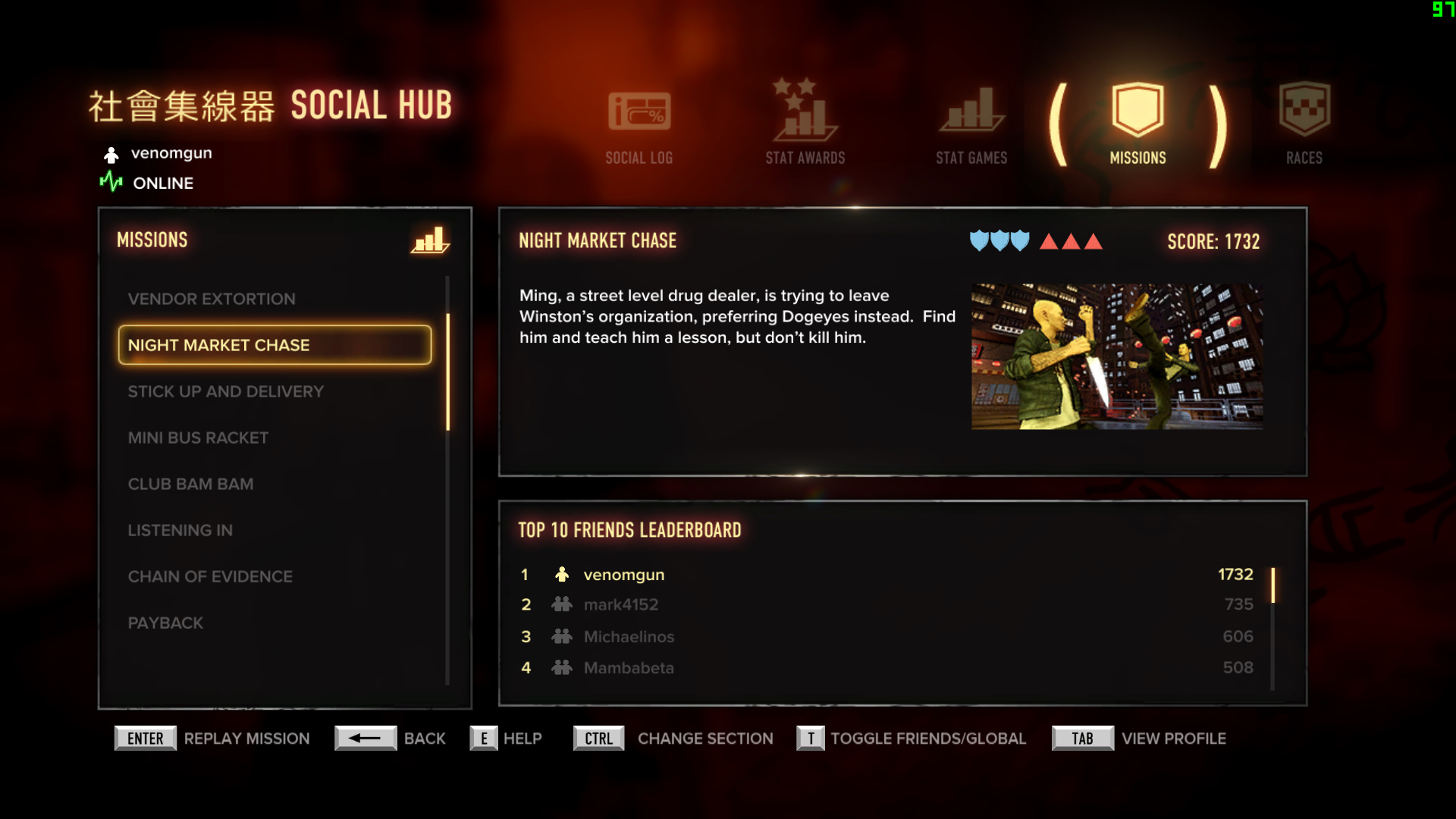Image resolution: width=1456 pixels, height=819 pixels.
Task: Click the Night Market Chase mission thumbnail
Action: pos(1117,356)
